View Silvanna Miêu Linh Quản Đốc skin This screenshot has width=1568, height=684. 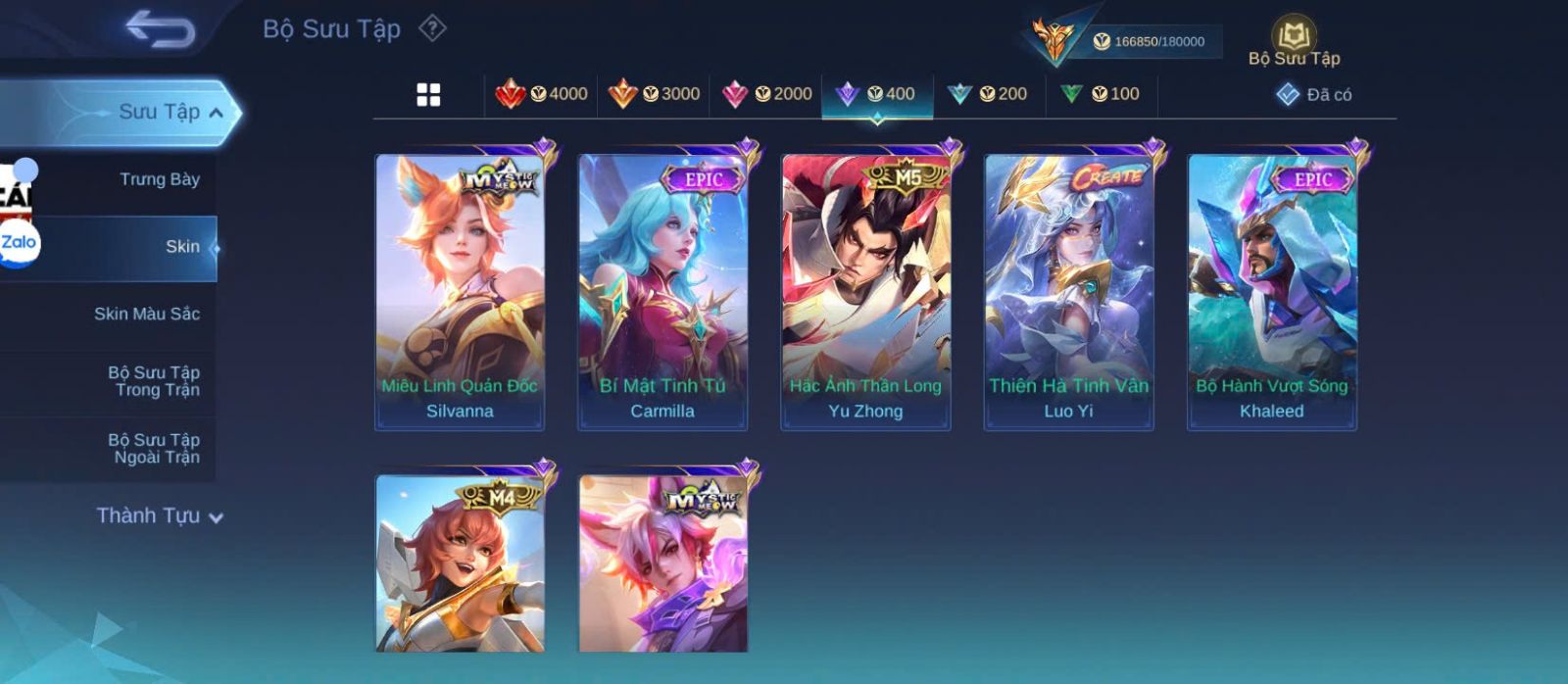pyautogui.click(x=460, y=292)
